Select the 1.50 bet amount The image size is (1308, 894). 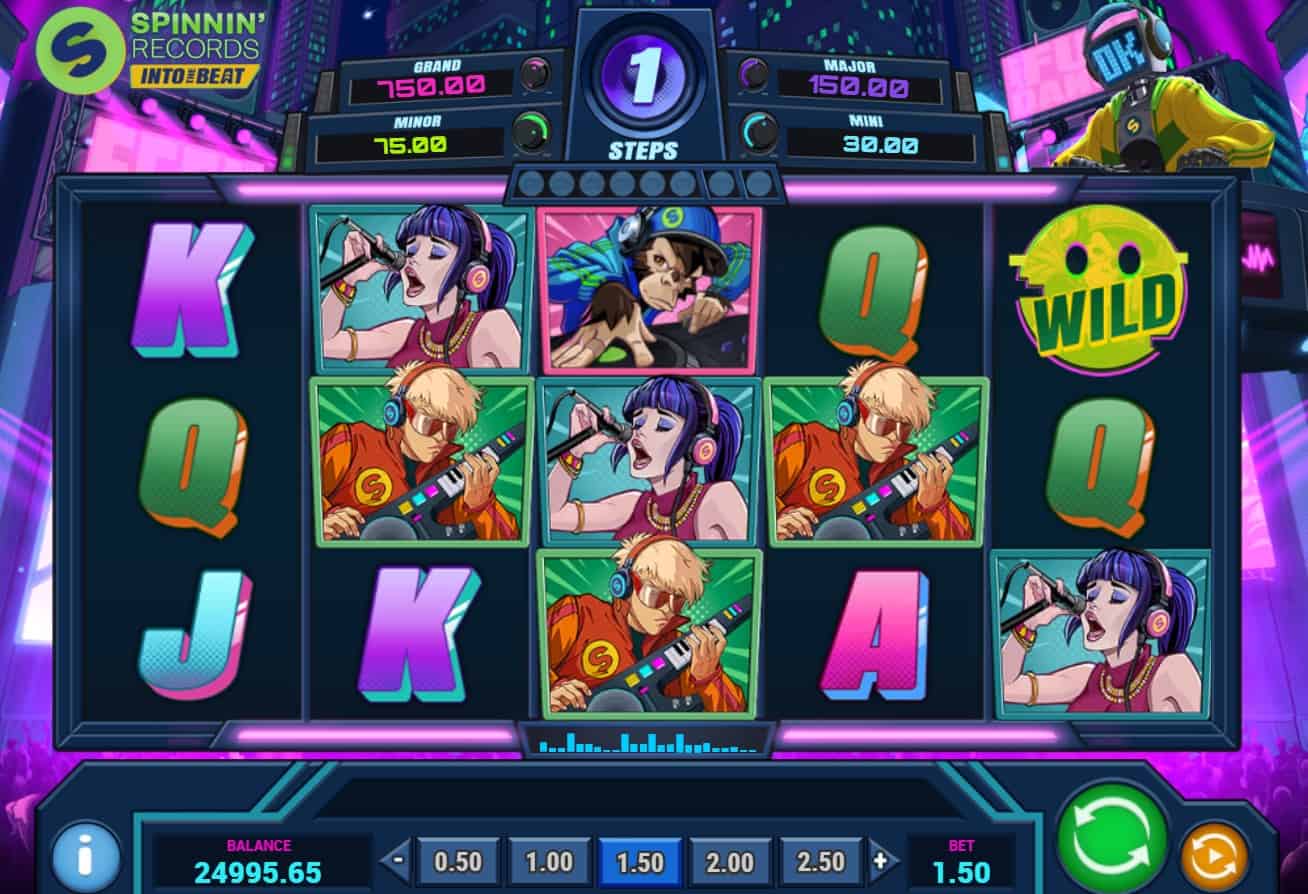[x=640, y=862]
